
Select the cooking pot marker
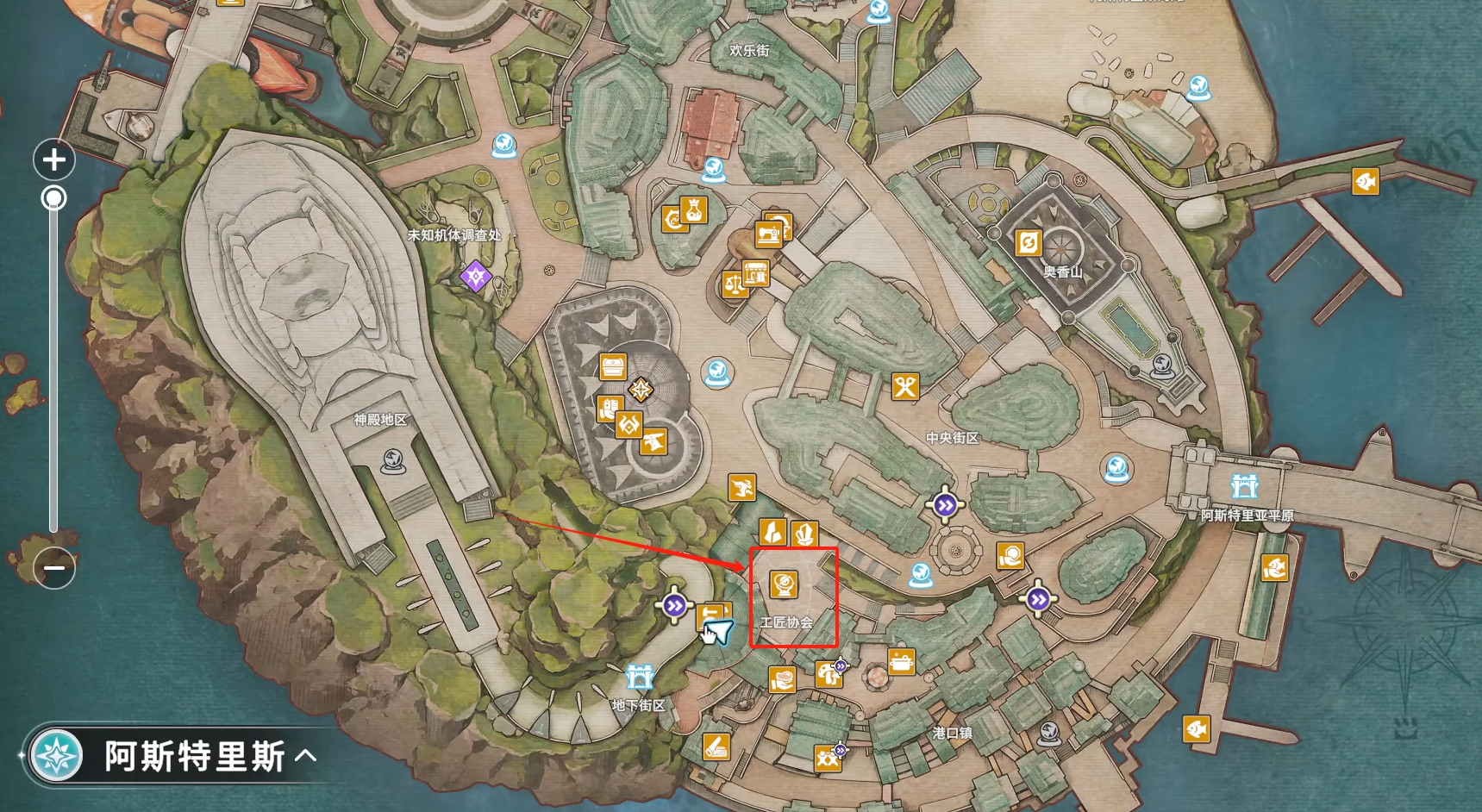pos(901,662)
